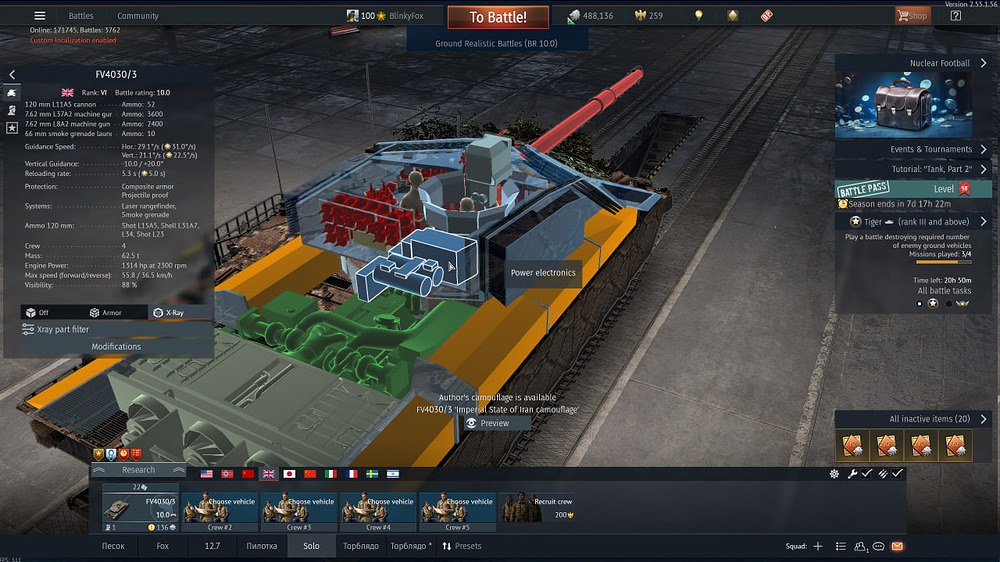Open the Battle Pass level panel
Image resolution: width=1000 pixels, height=562 pixels.
[x=912, y=188]
